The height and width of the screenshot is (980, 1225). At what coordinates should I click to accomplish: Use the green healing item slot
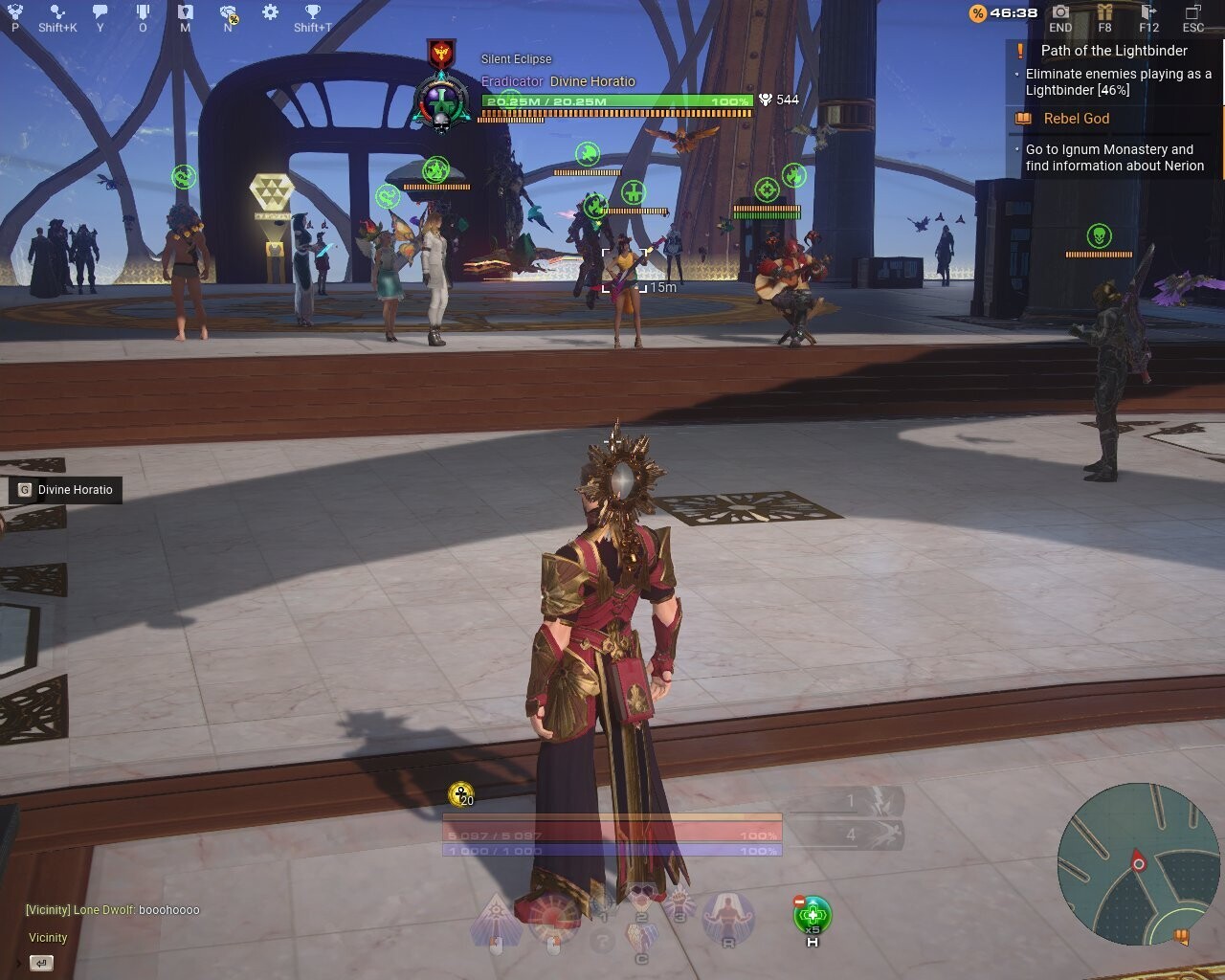pos(813,915)
